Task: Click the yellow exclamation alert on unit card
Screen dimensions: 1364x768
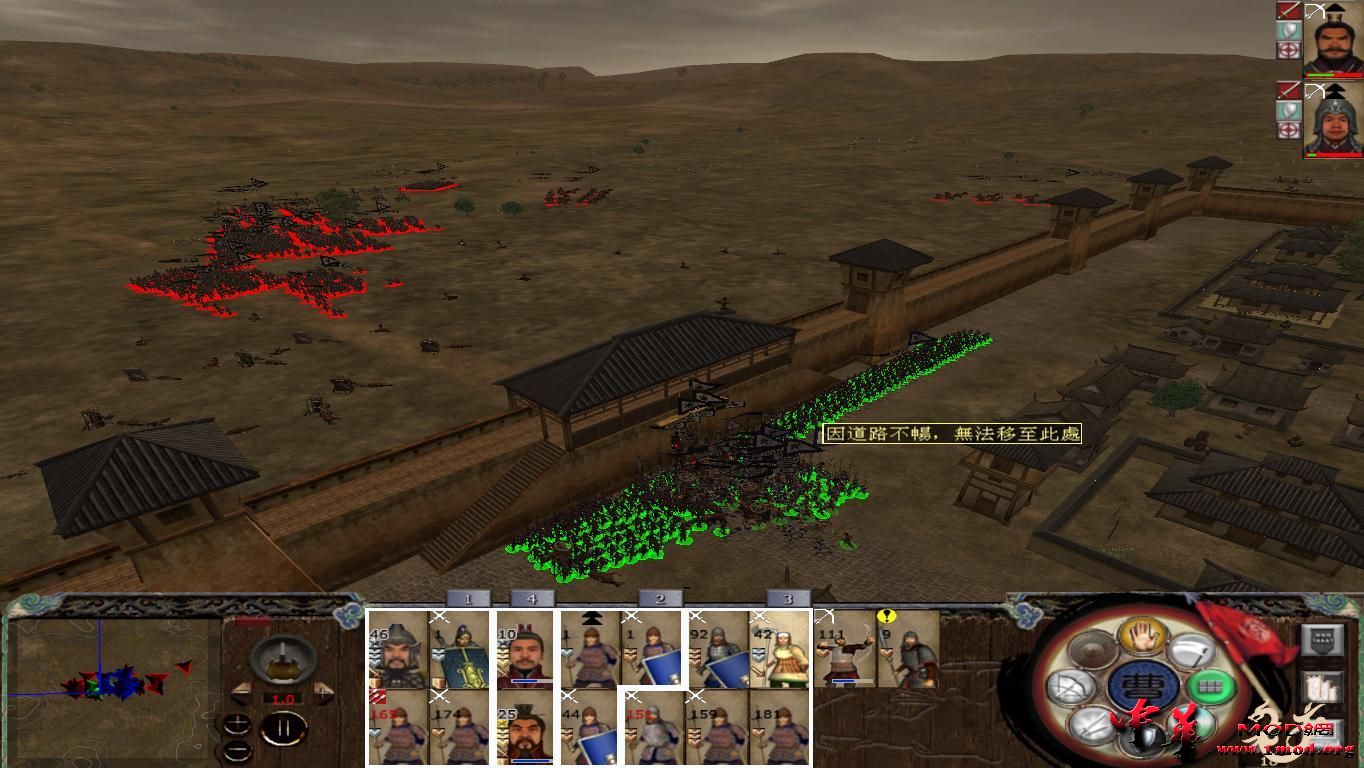Action: pos(887,617)
